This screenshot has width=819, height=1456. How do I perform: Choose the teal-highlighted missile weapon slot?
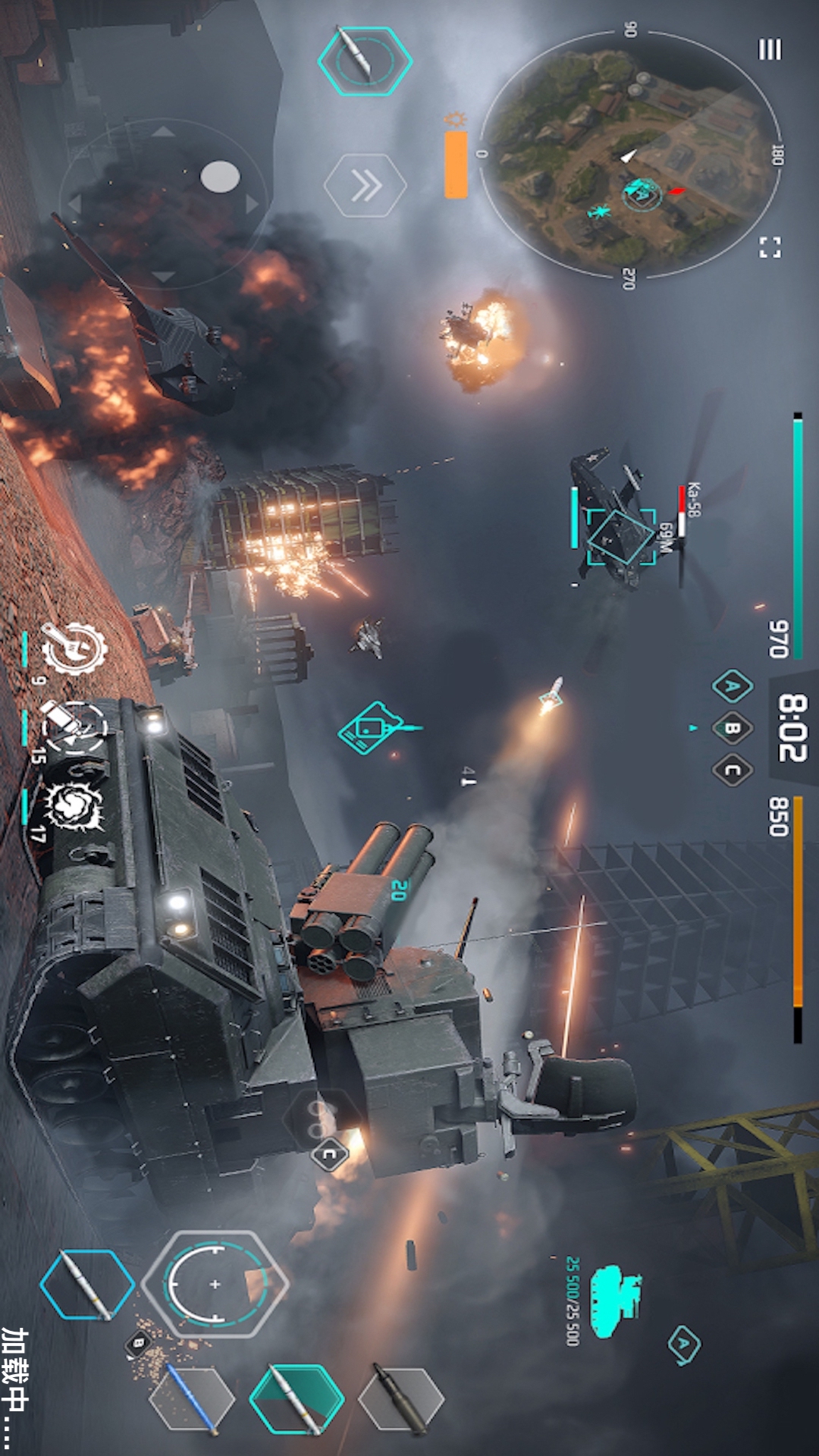(x=297, y=1399)
